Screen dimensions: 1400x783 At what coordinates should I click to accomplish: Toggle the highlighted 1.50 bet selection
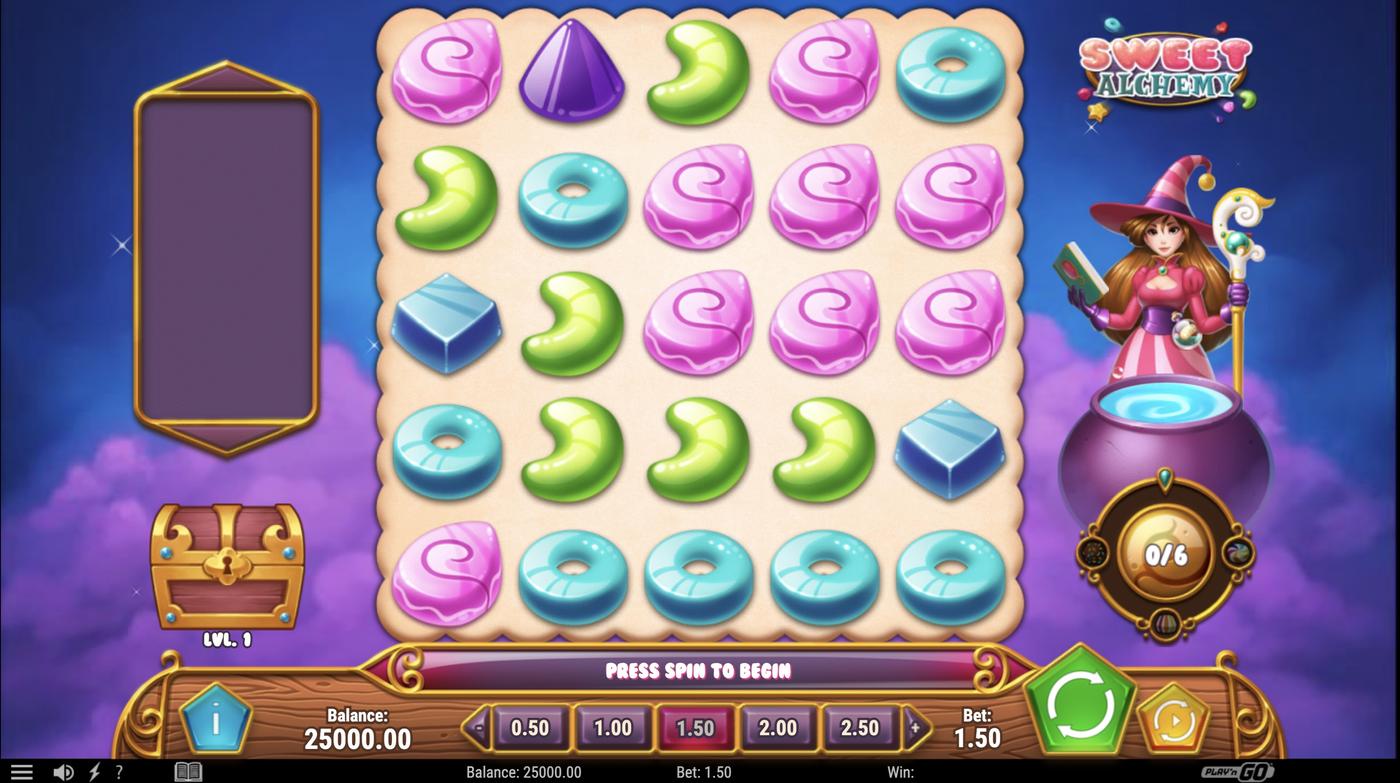697,728
